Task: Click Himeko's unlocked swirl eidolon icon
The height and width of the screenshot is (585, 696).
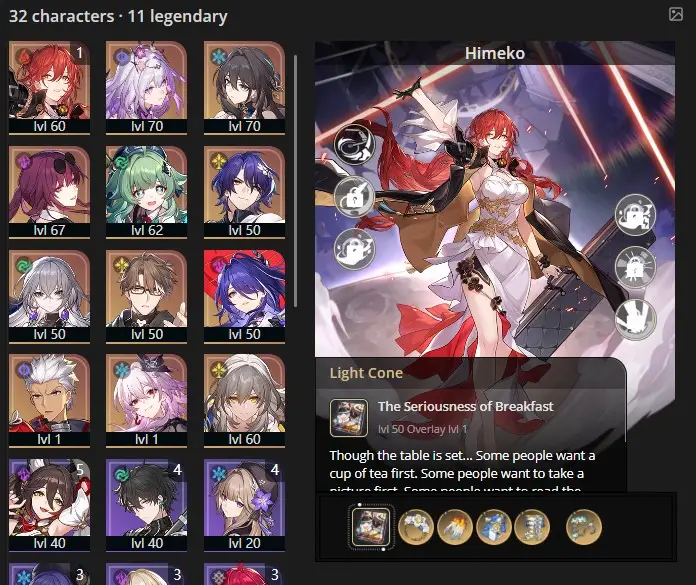Action: tap(353, 144)
